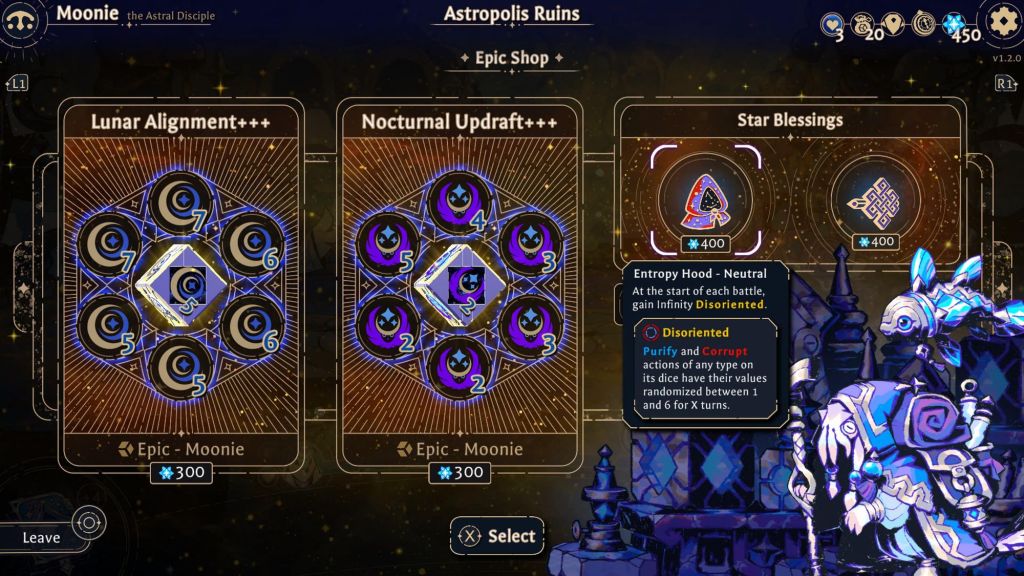
Task: Leave the Epic Shop
Action: pos(42,537)
